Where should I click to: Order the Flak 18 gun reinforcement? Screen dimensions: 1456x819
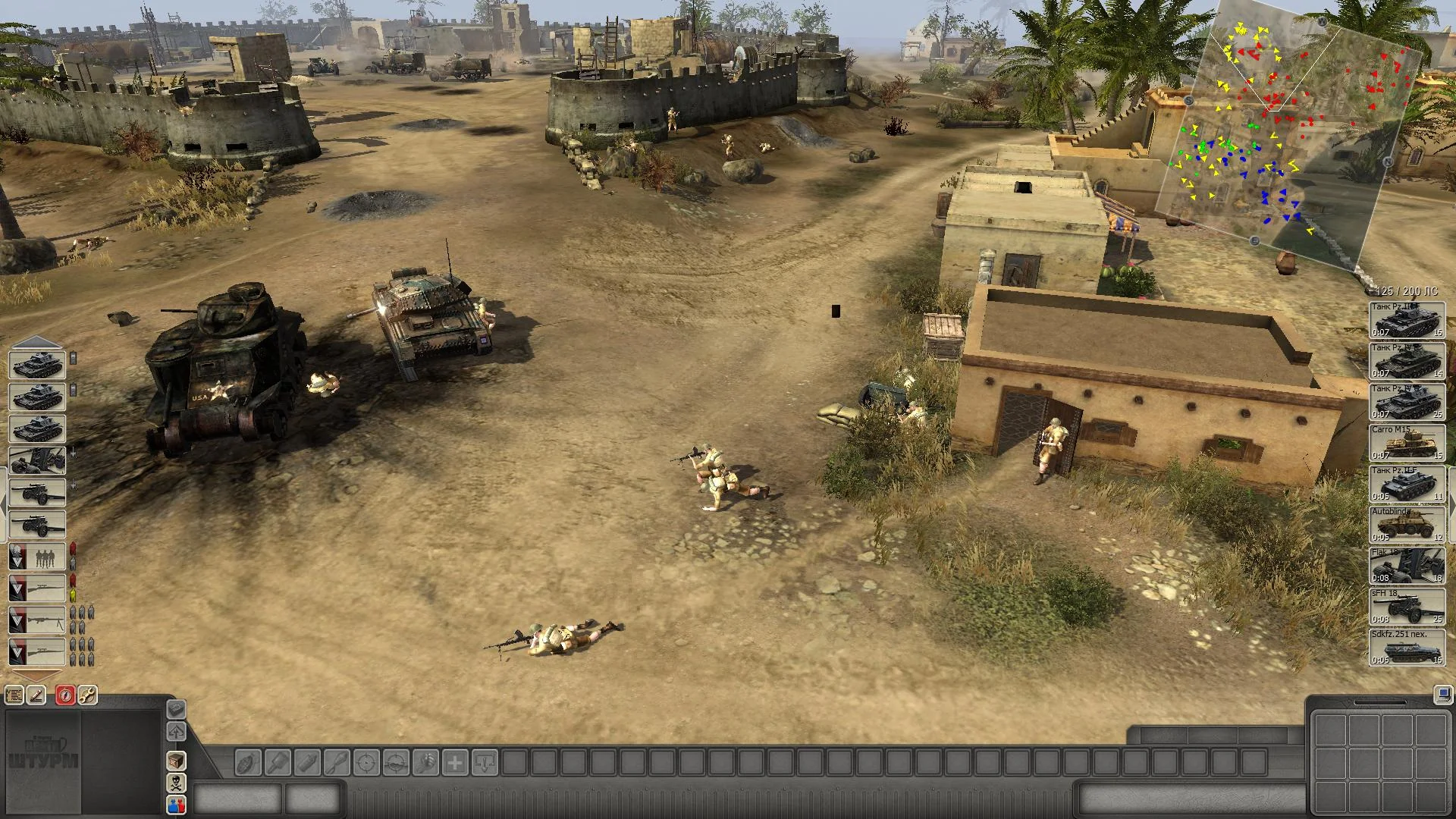pyautogui.click(x=1407, y=566)
